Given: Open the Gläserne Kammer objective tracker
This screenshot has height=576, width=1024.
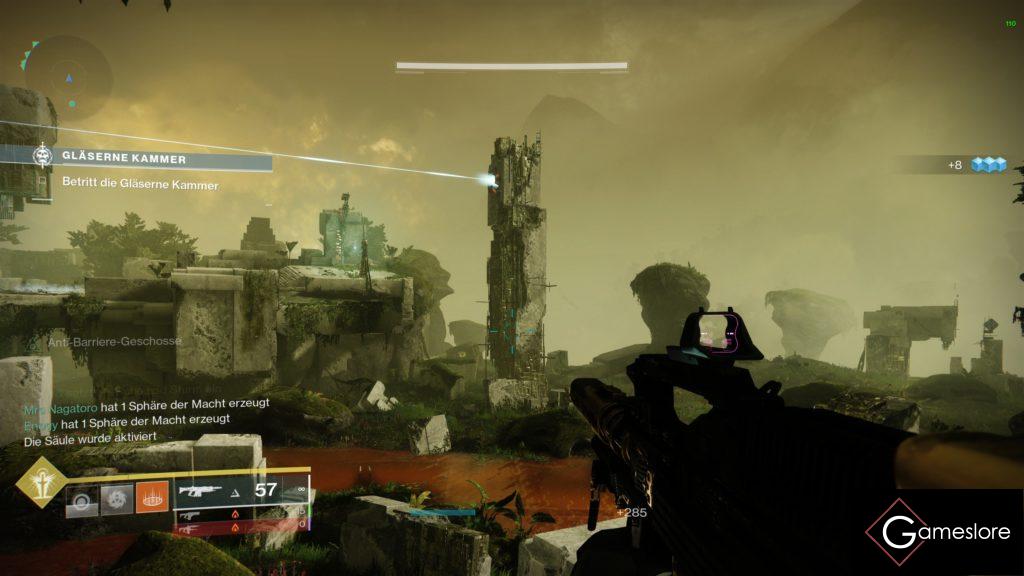Looking at the screenshot, I should point(150,158).
